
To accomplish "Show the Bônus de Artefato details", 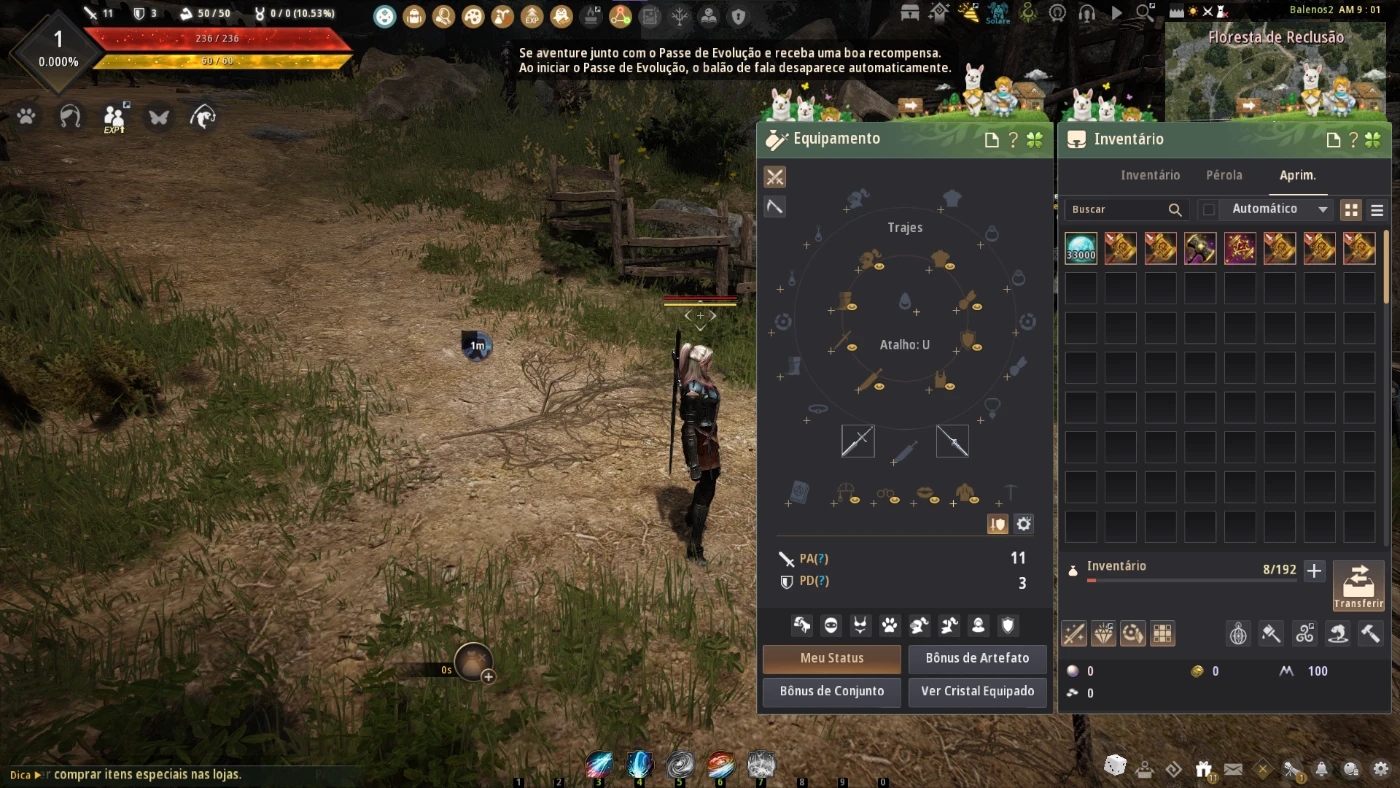I will (x=977, y=659).
